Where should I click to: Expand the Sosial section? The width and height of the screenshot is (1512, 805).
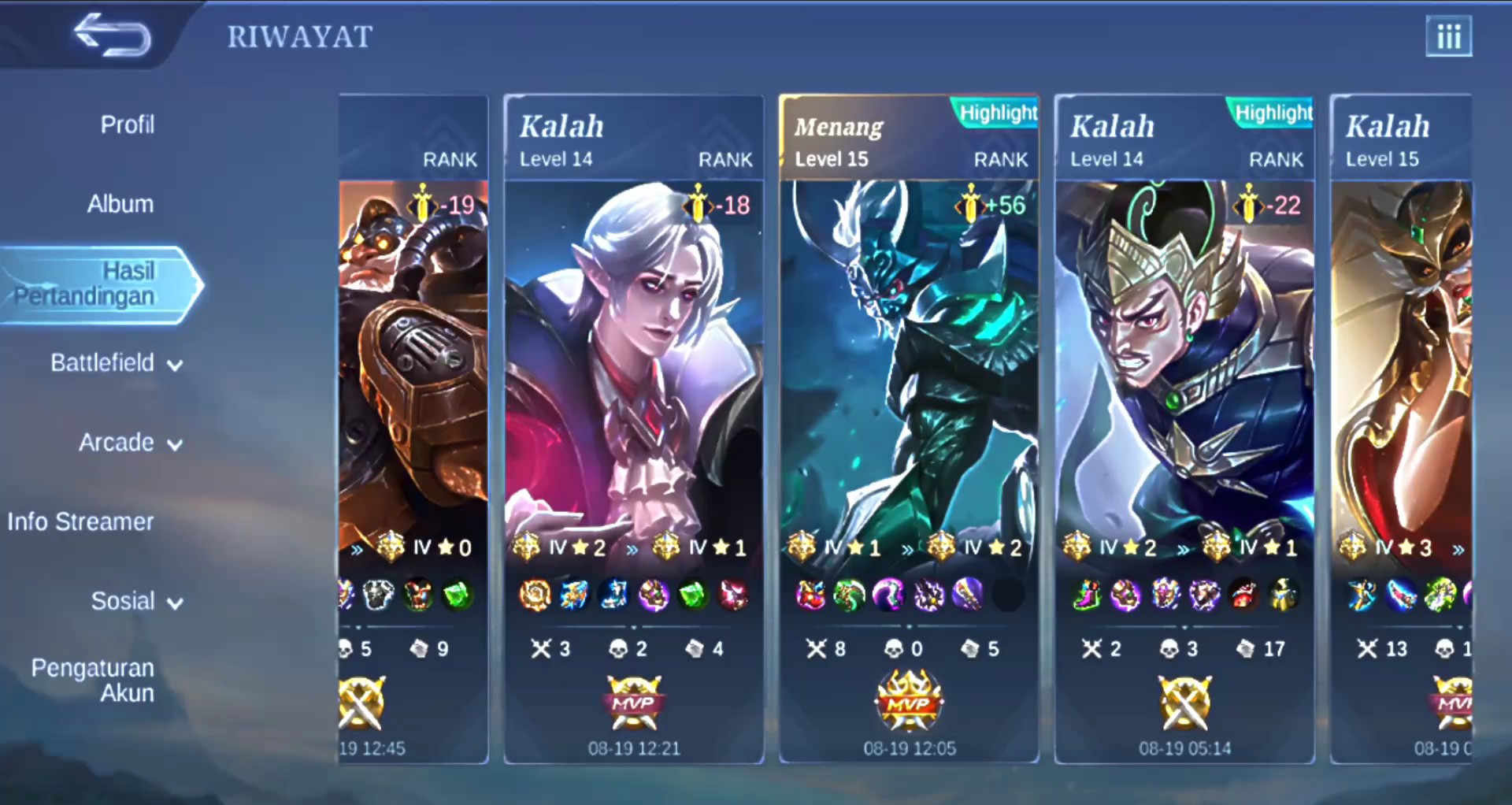136,602
